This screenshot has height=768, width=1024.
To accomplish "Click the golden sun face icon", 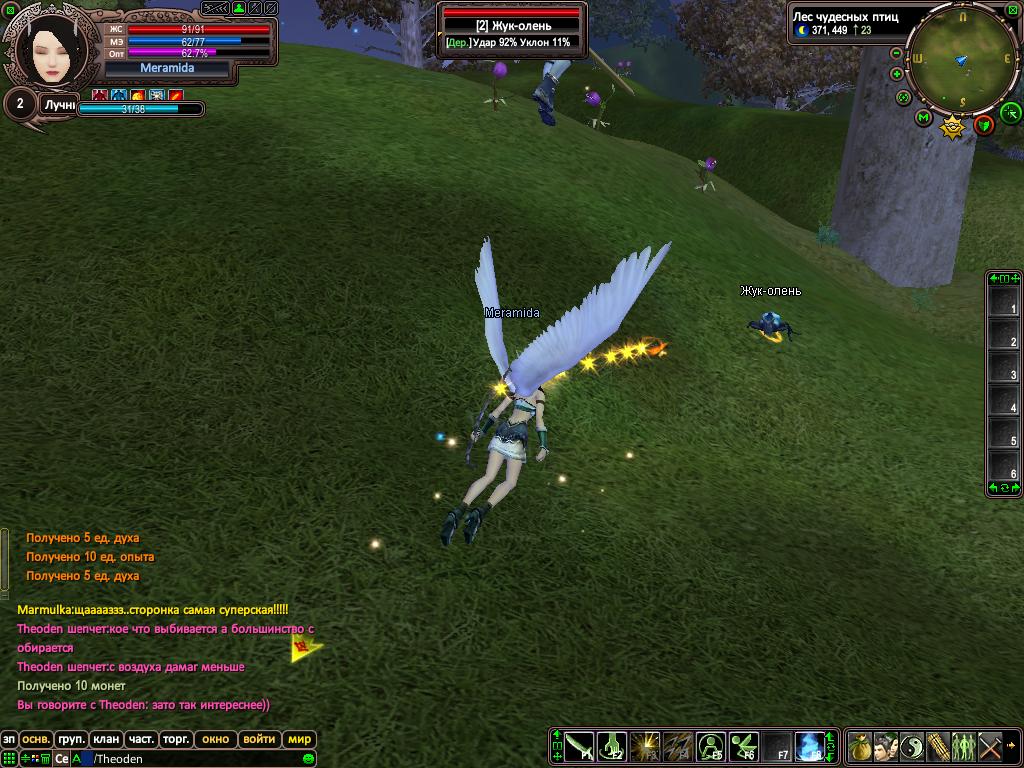I will [x=953, y=127].
